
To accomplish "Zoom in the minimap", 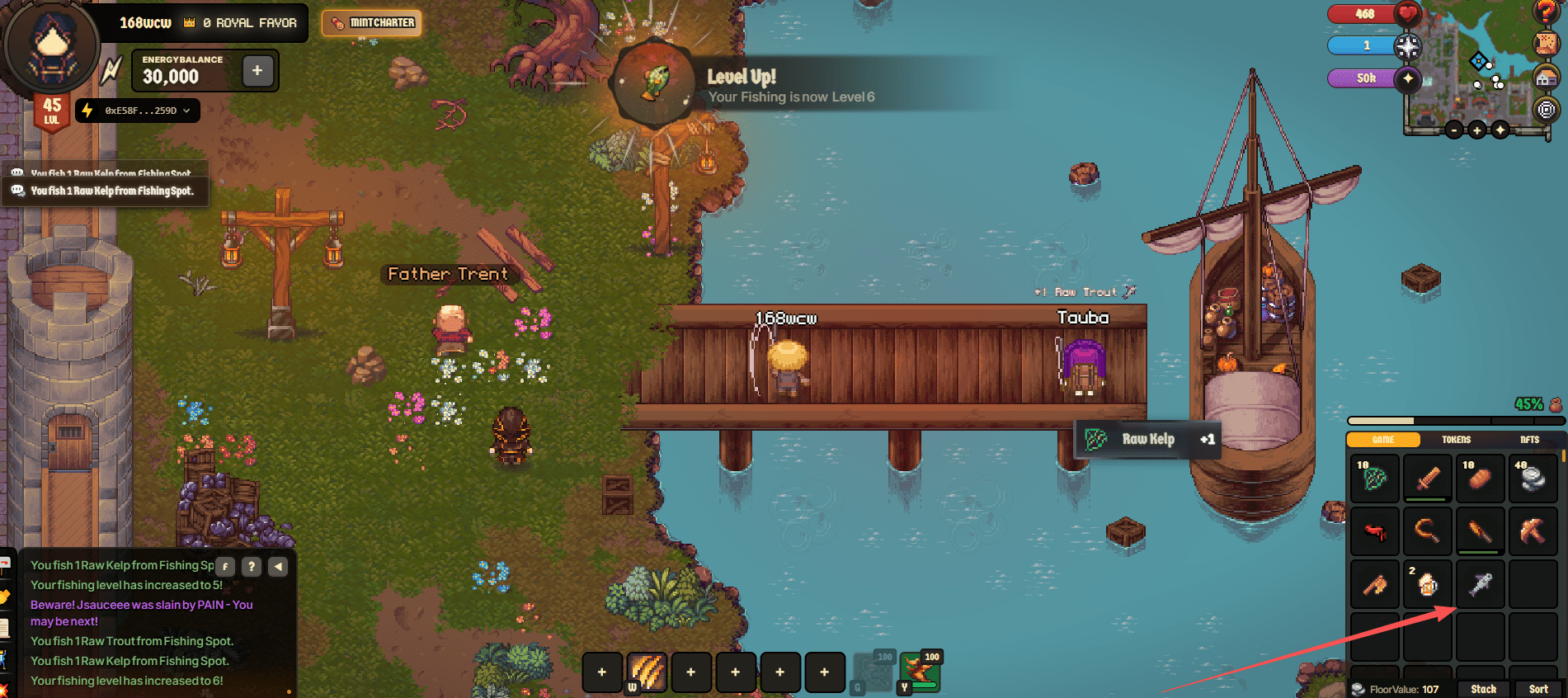I will (1477, 130).
